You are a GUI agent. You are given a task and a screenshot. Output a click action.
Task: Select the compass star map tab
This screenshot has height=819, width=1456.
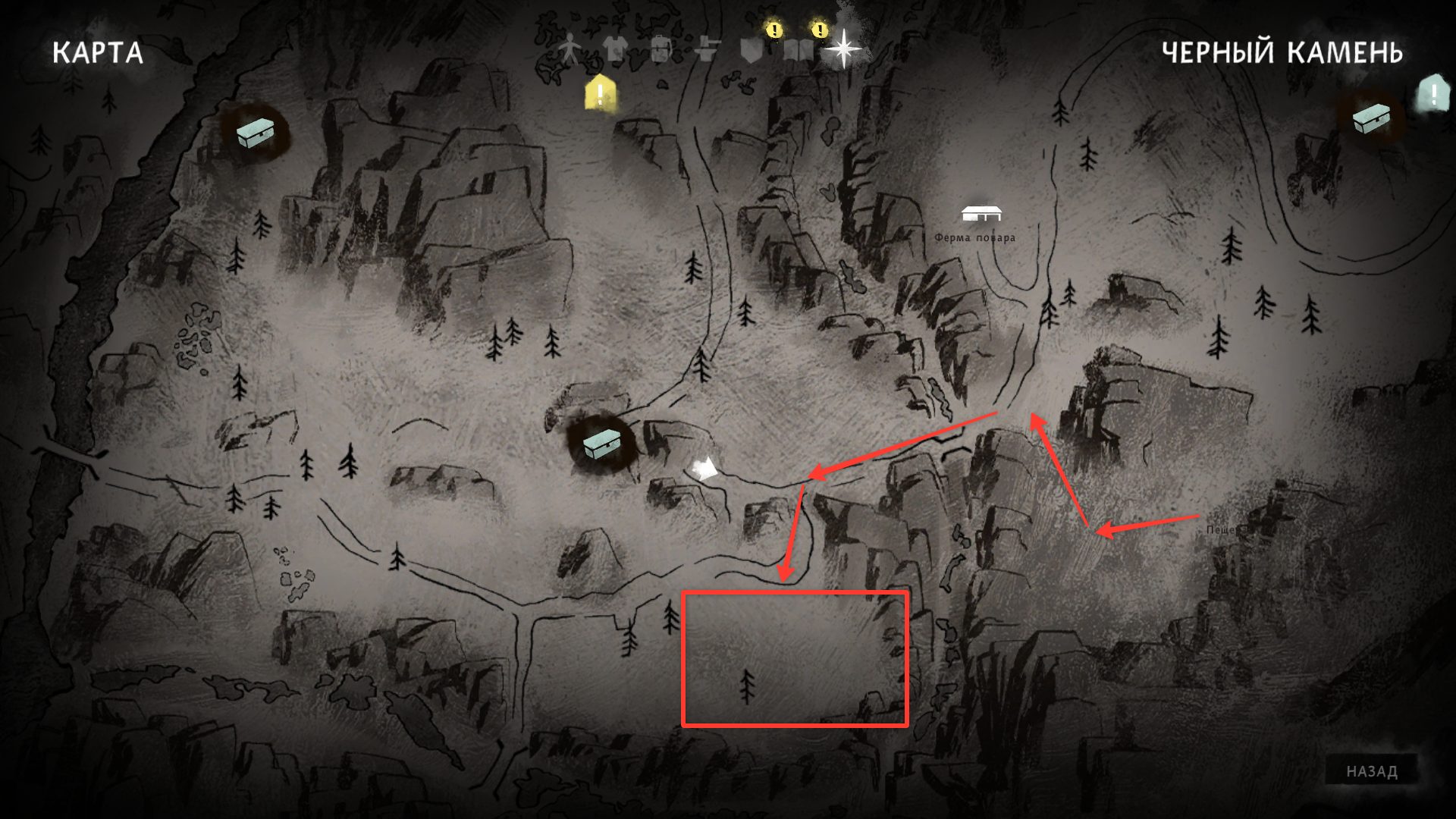tap(843, 50)
